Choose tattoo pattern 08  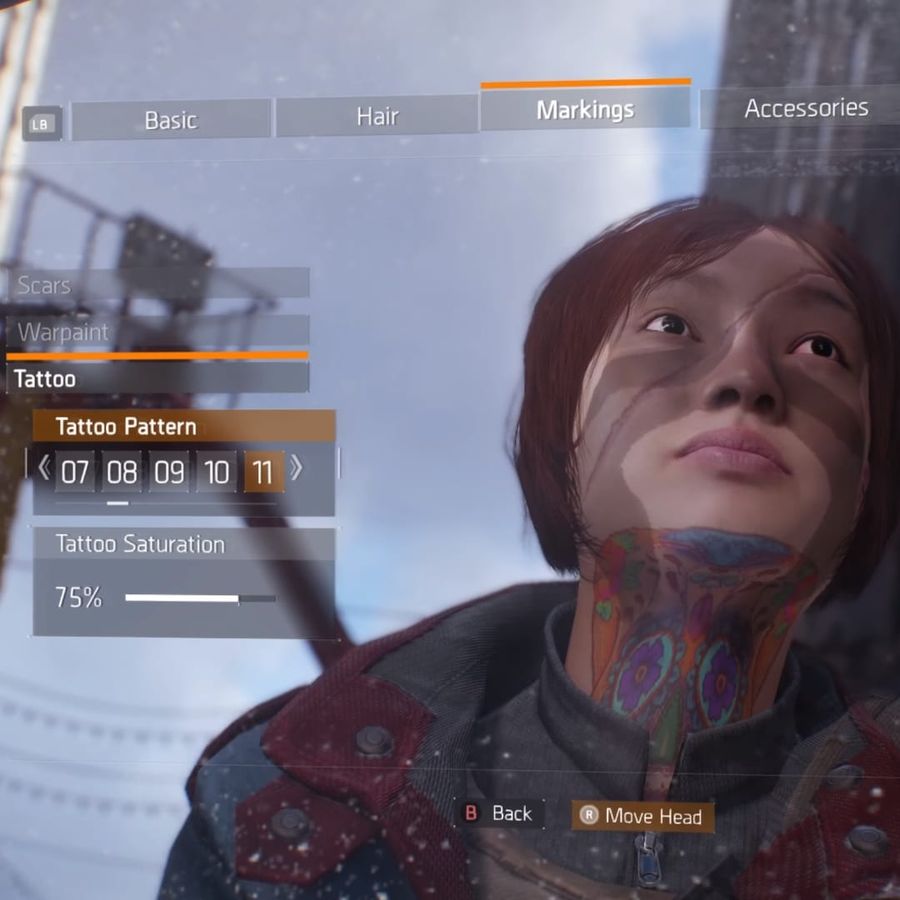pos(122,472)
